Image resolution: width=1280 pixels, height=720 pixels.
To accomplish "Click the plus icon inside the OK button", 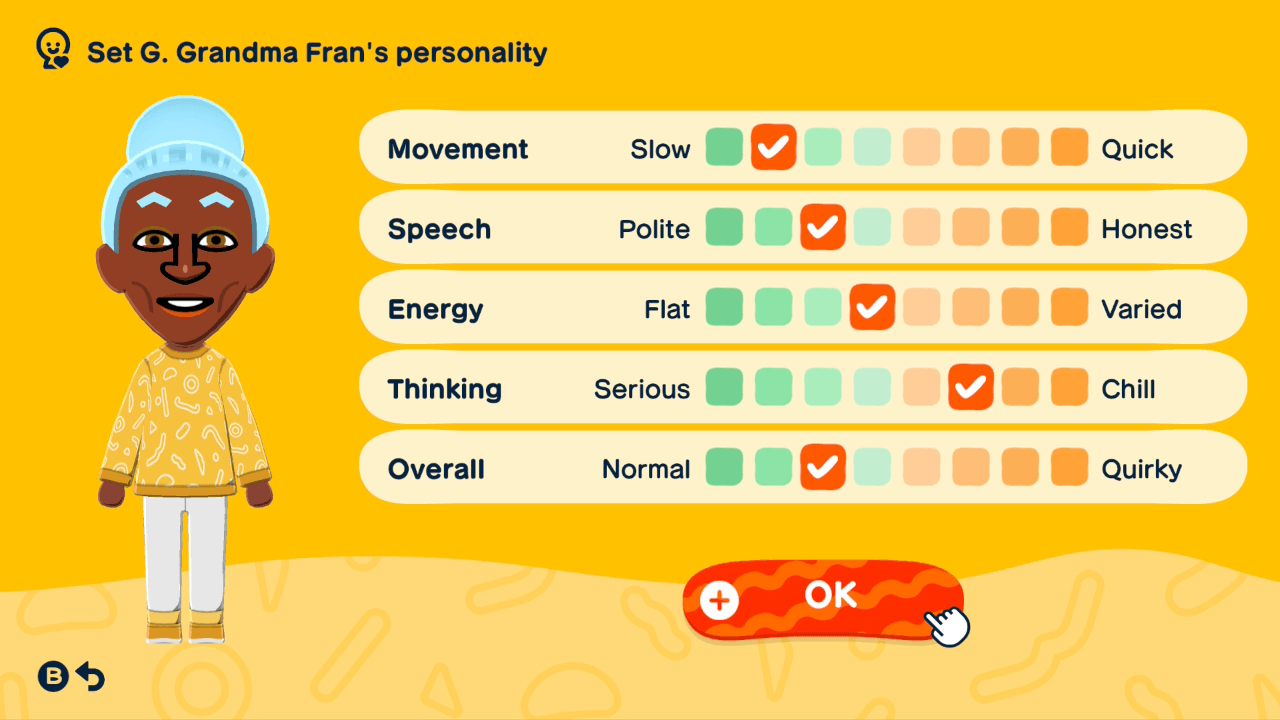I will click(x=717, y=601).
